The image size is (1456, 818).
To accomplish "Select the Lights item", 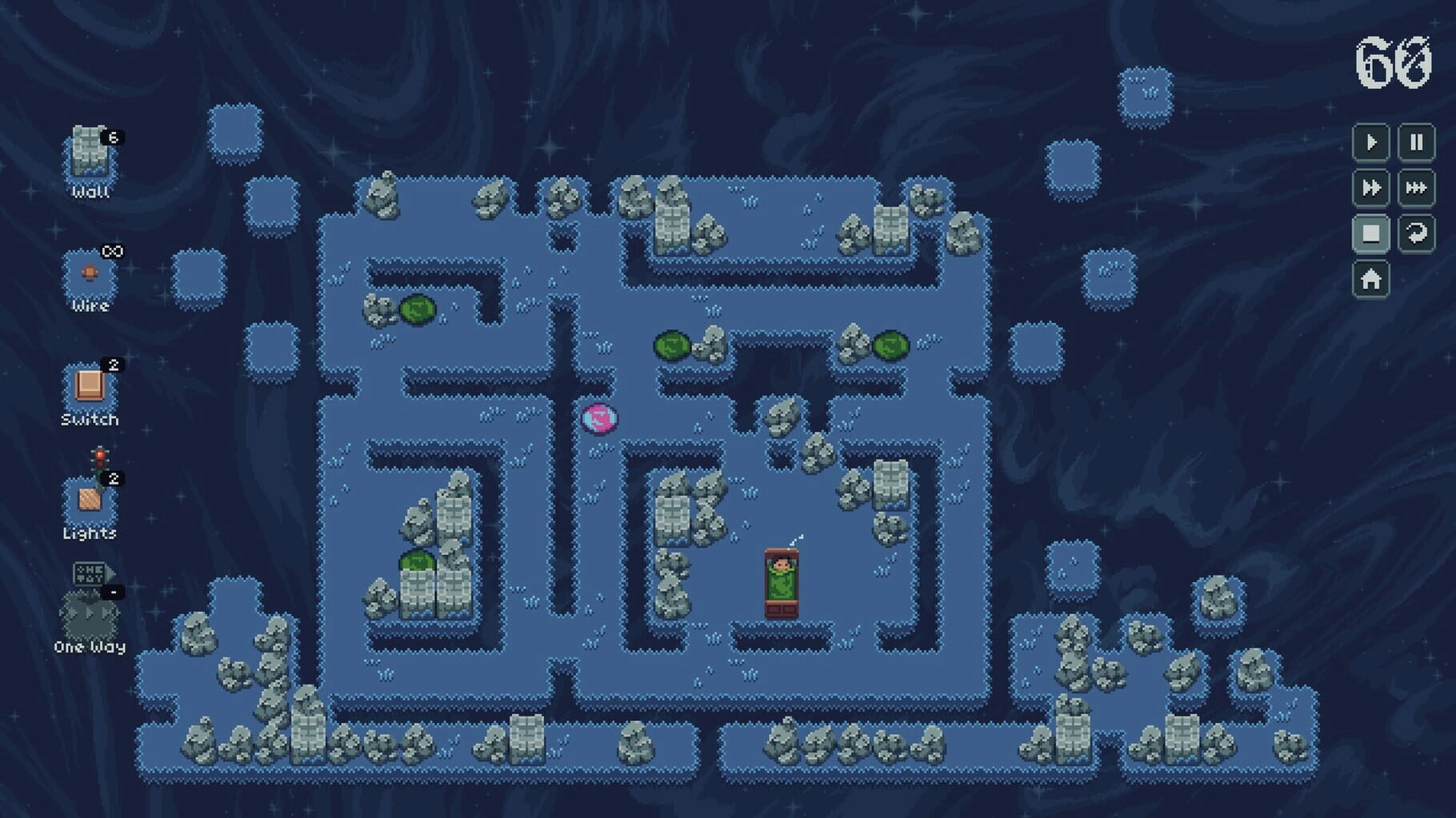I will pyautogui.click(x=90, y=498).
